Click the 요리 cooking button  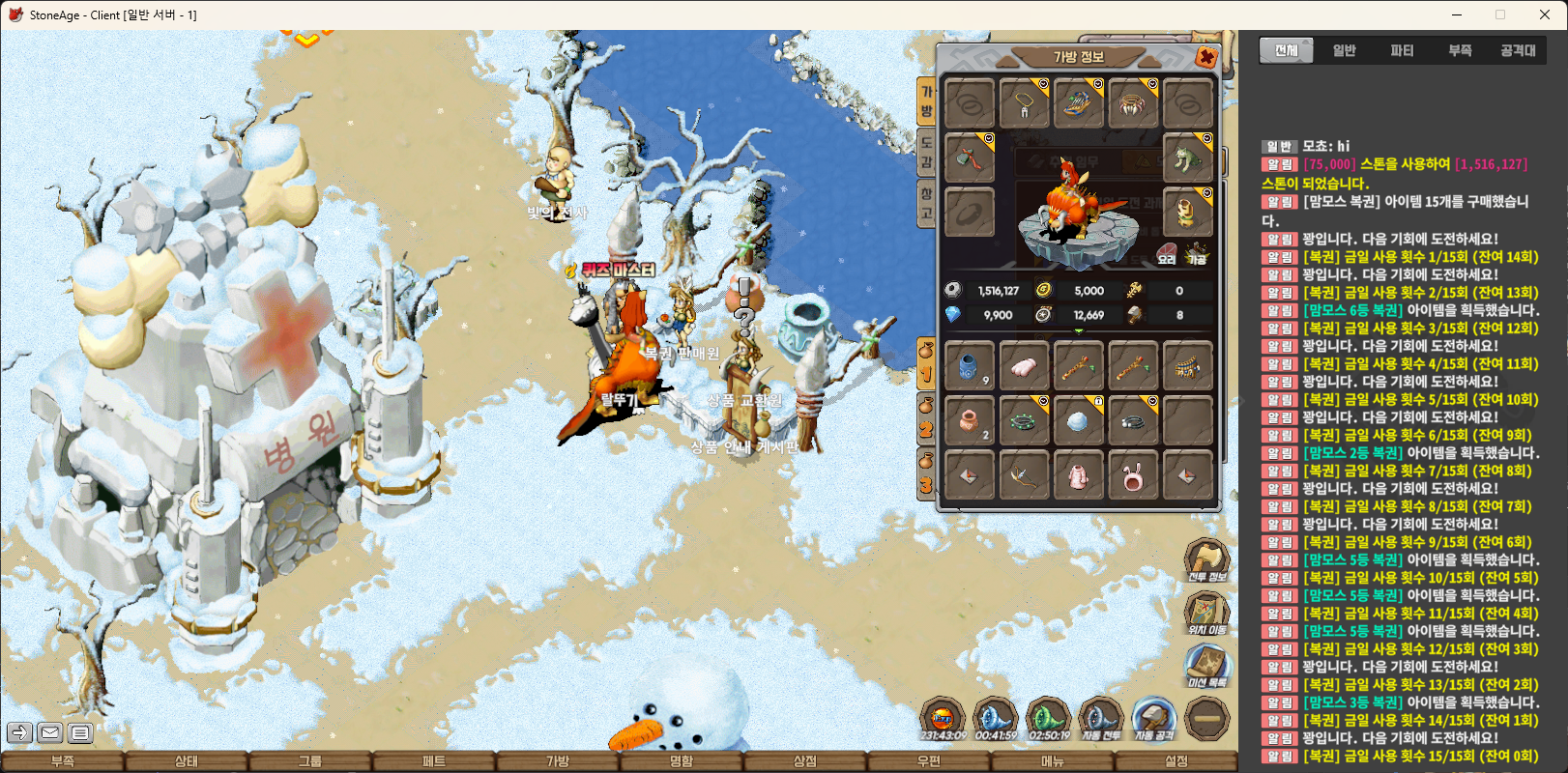point(1167,255)
